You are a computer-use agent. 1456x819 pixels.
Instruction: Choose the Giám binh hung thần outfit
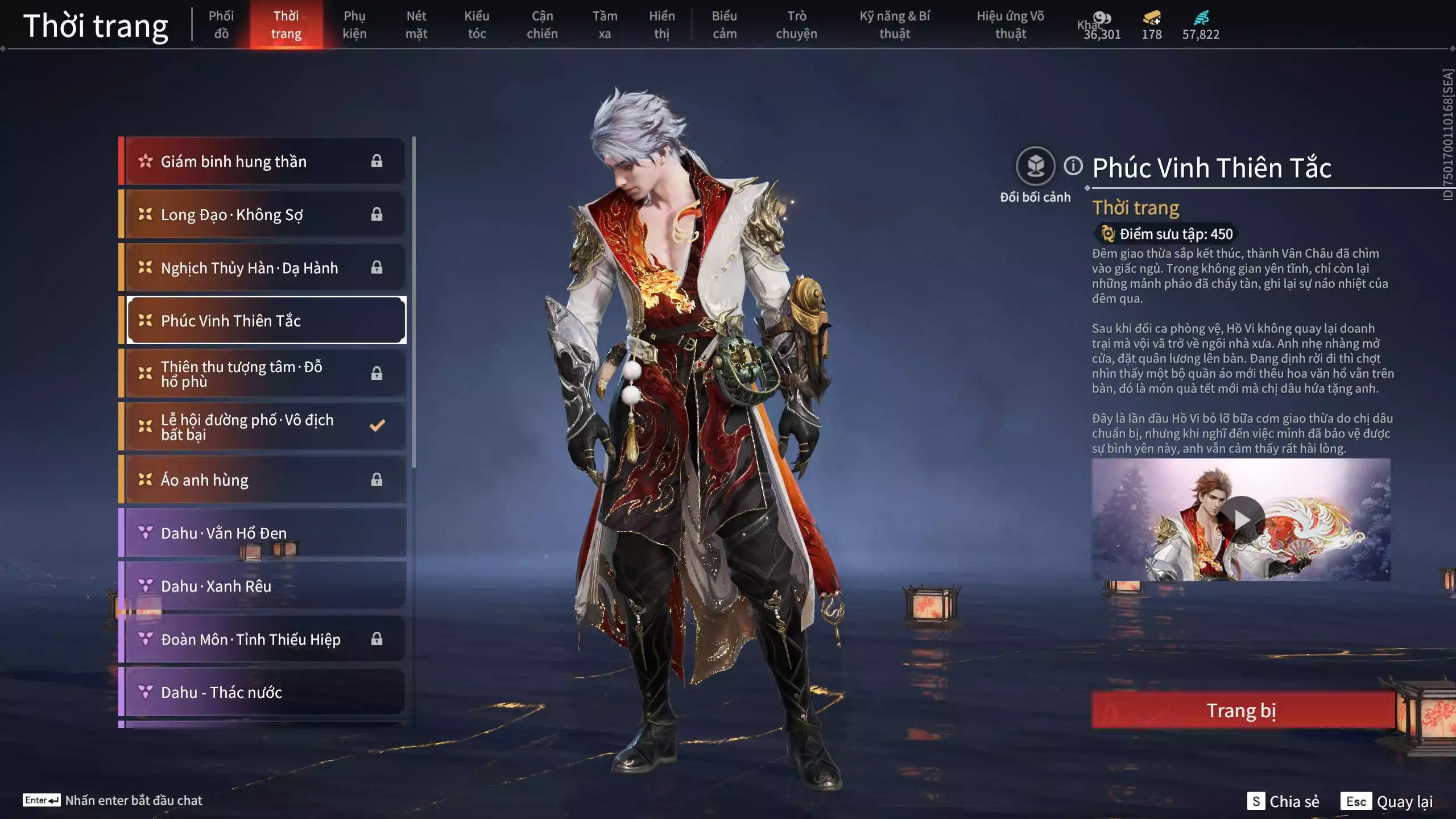tap(264, 162)
